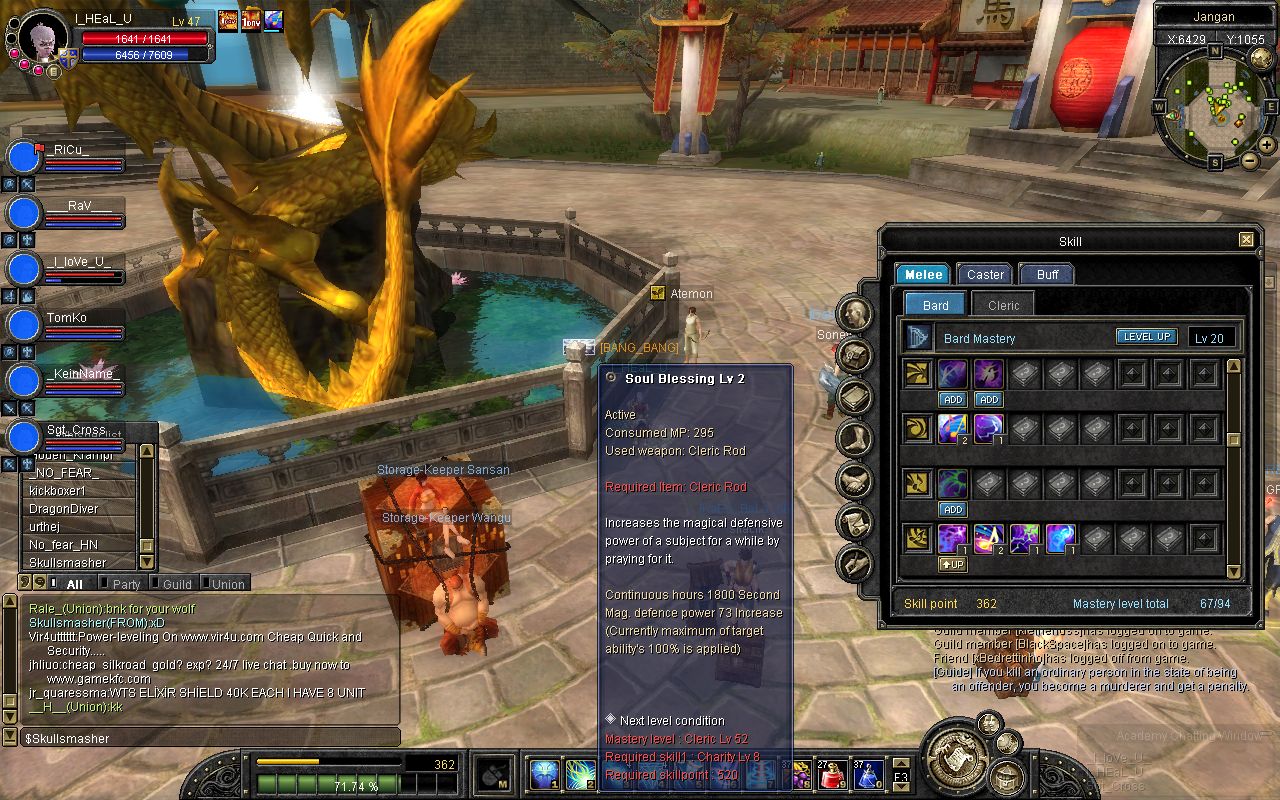The height and width of the screenshot is (800, 1280).
Task: Level up Bard Mastery
Action: [1146, 337]
